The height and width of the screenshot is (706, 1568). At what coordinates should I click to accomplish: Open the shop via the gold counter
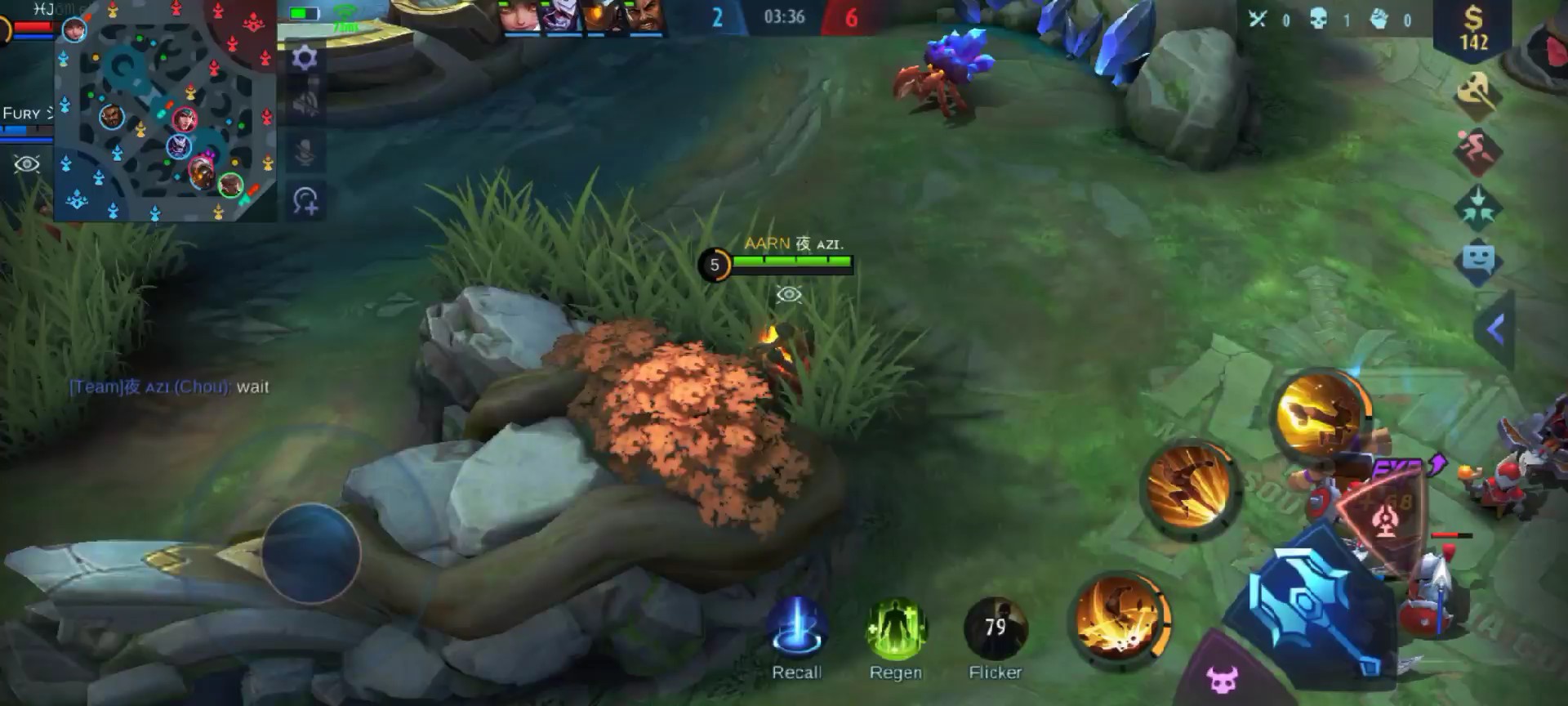(x=1473, y=29)
